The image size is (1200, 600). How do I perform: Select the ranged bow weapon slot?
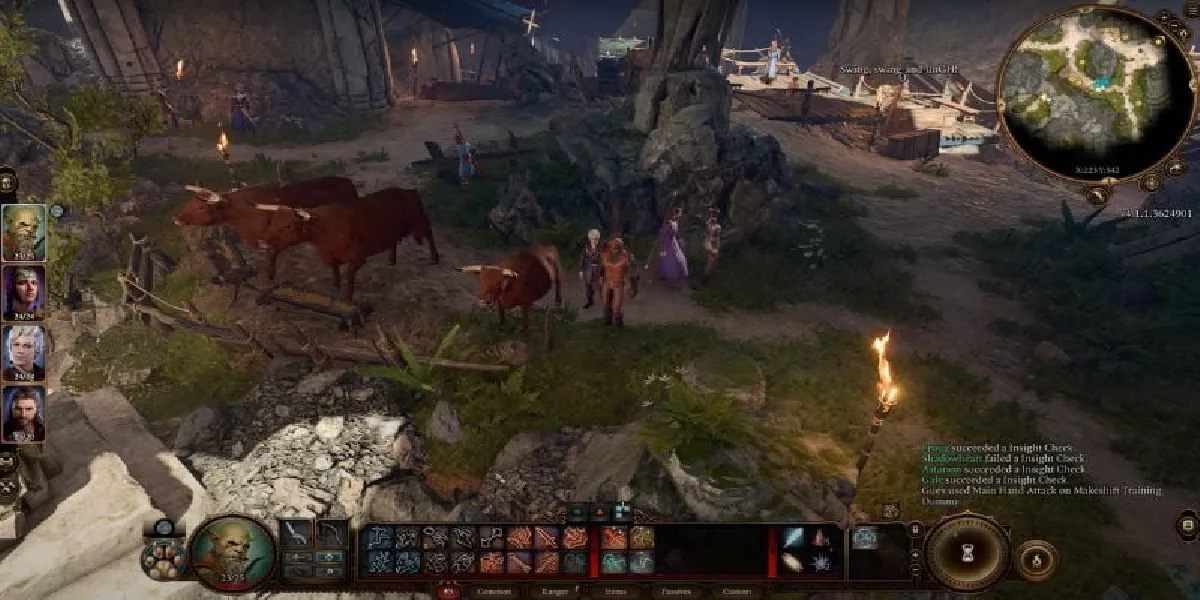(331, 535)
